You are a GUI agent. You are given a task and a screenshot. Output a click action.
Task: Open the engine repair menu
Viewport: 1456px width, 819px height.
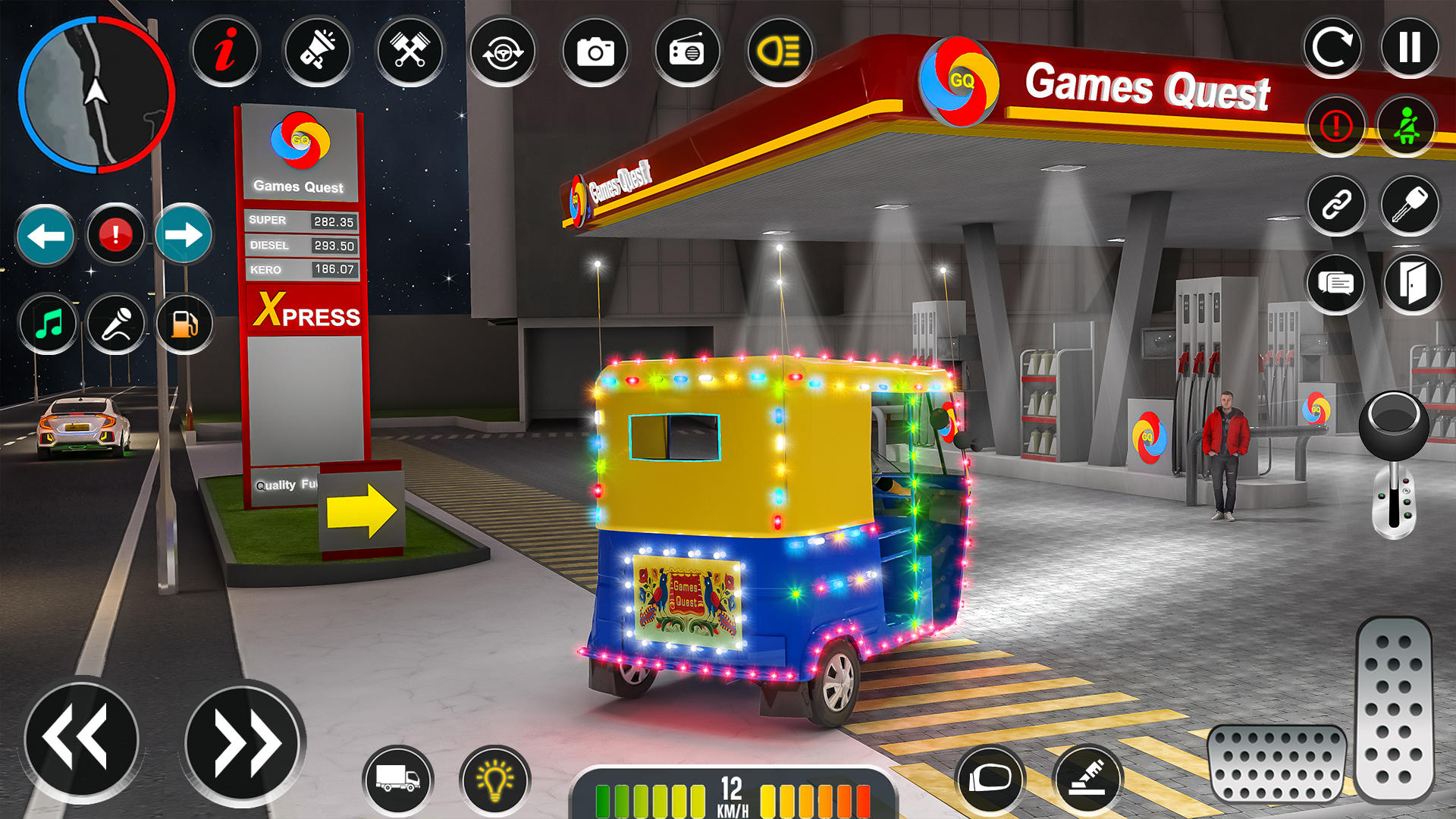tap(409, 51)
